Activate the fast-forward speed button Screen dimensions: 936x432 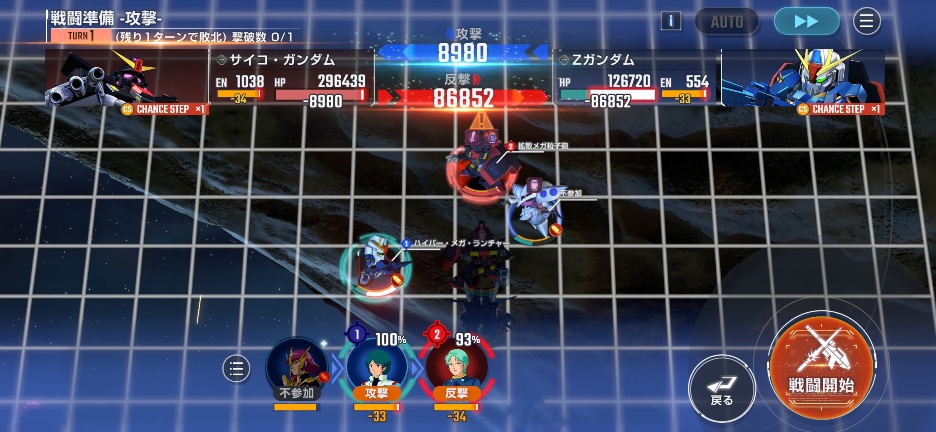806,21
